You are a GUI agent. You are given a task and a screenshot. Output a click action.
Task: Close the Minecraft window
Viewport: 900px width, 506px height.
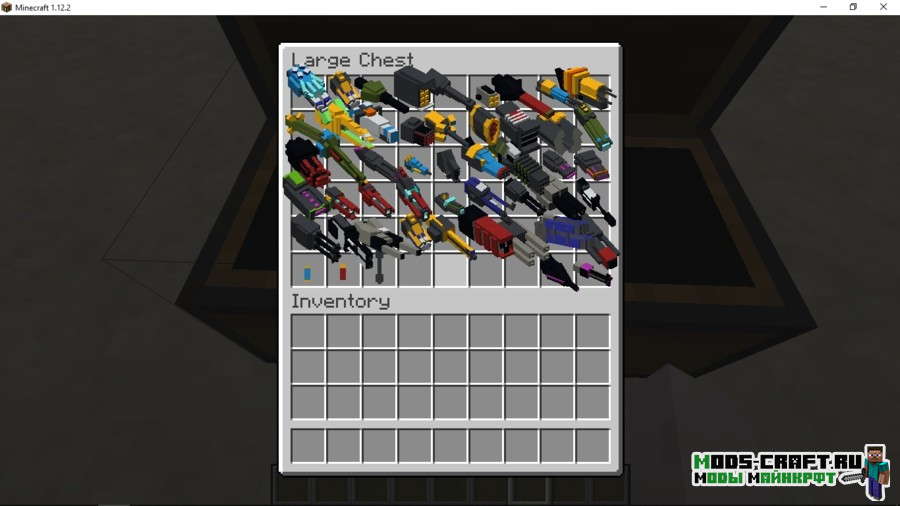(883, 7)
